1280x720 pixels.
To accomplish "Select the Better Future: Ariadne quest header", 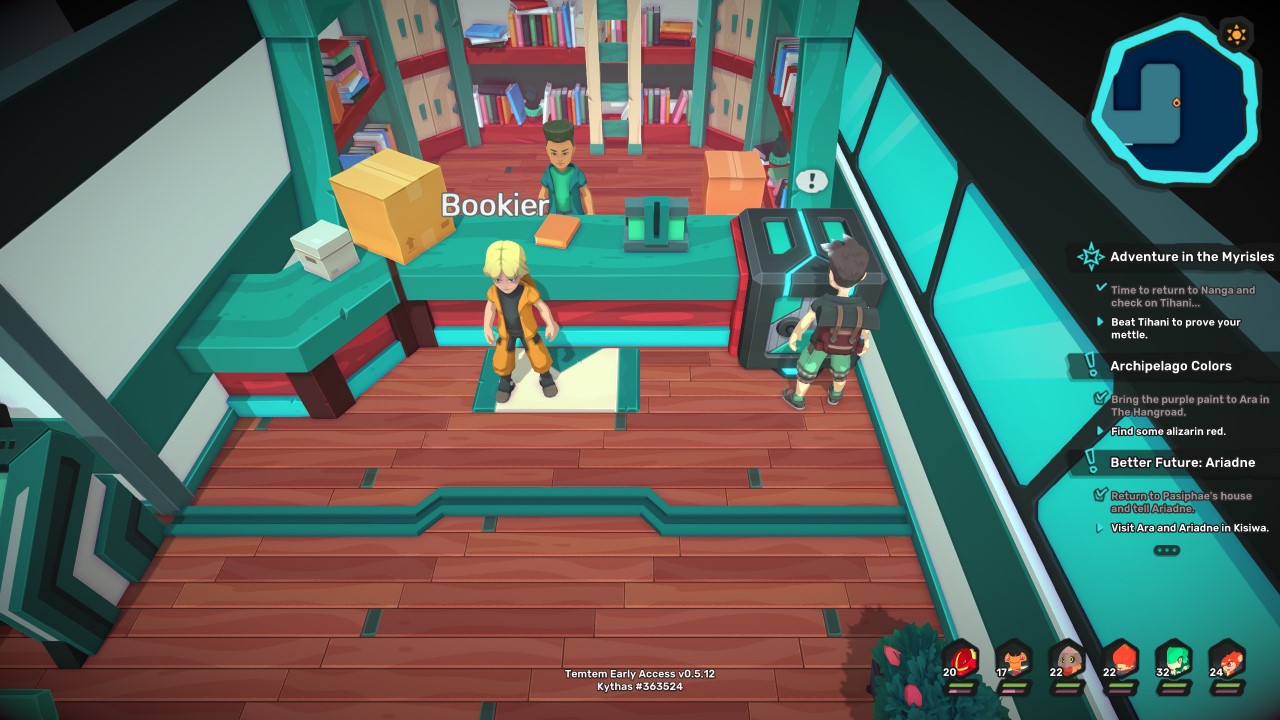I will point(1184,462).
